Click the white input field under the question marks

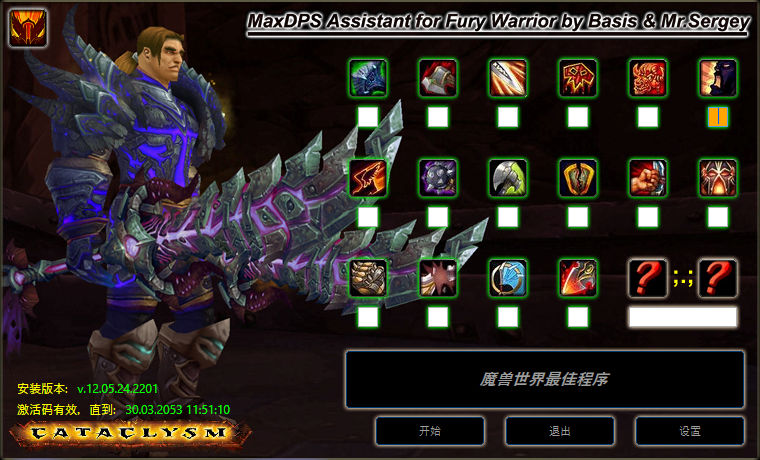pos(683,317)
